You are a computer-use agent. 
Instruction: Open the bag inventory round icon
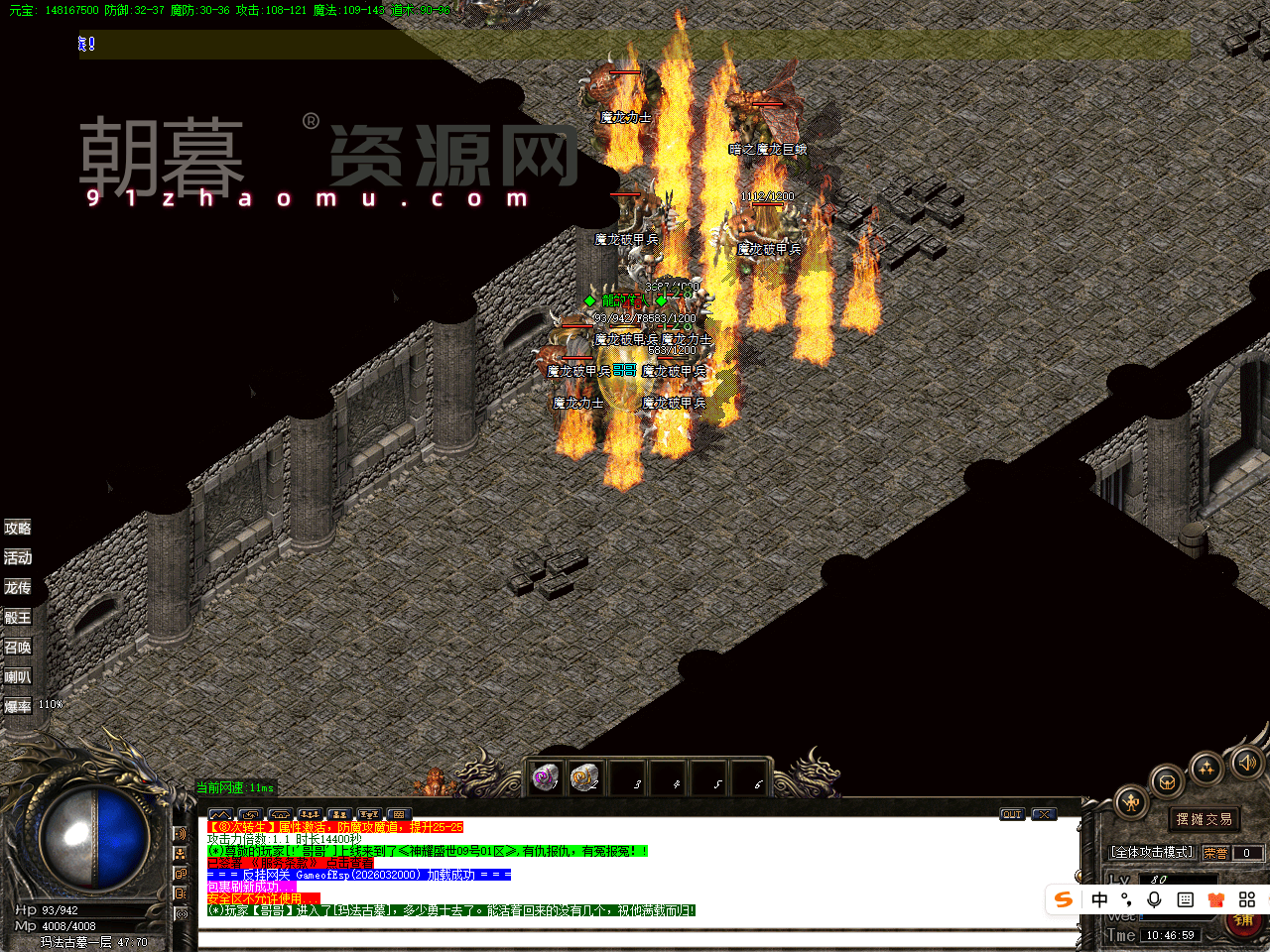pyautogui.click(x=1168, y=782)
